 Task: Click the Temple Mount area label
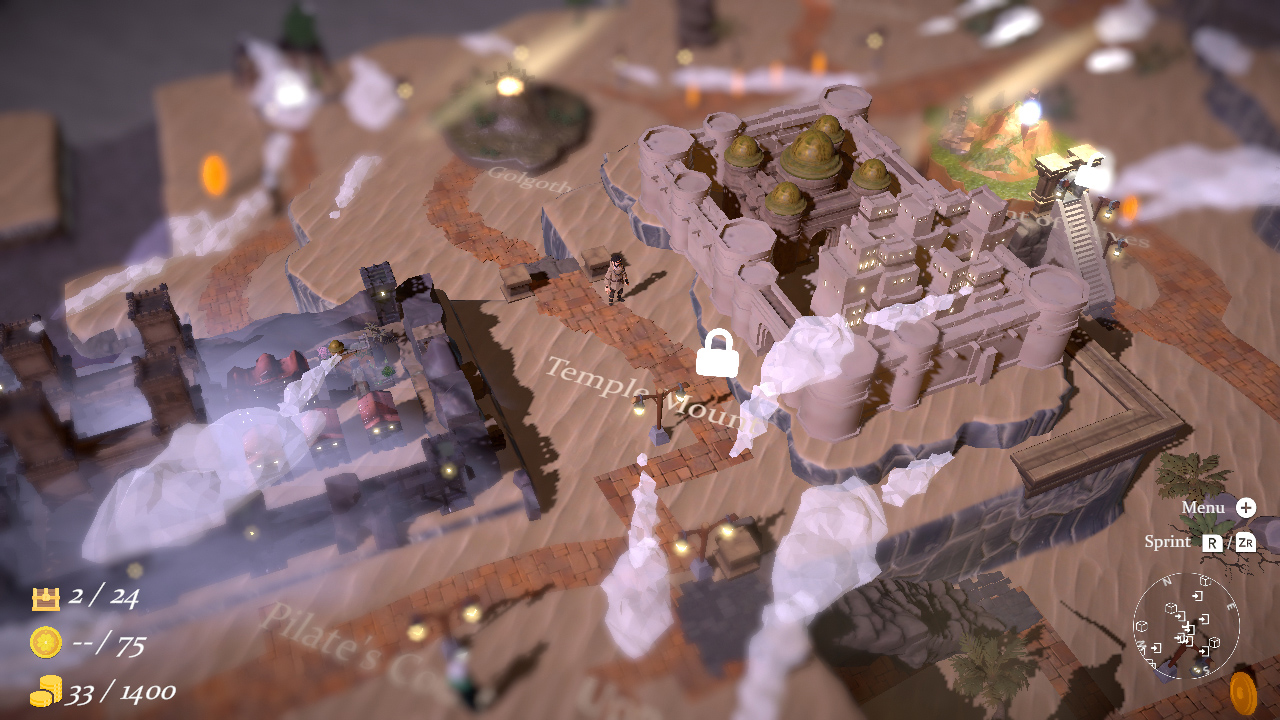(649, 392)
